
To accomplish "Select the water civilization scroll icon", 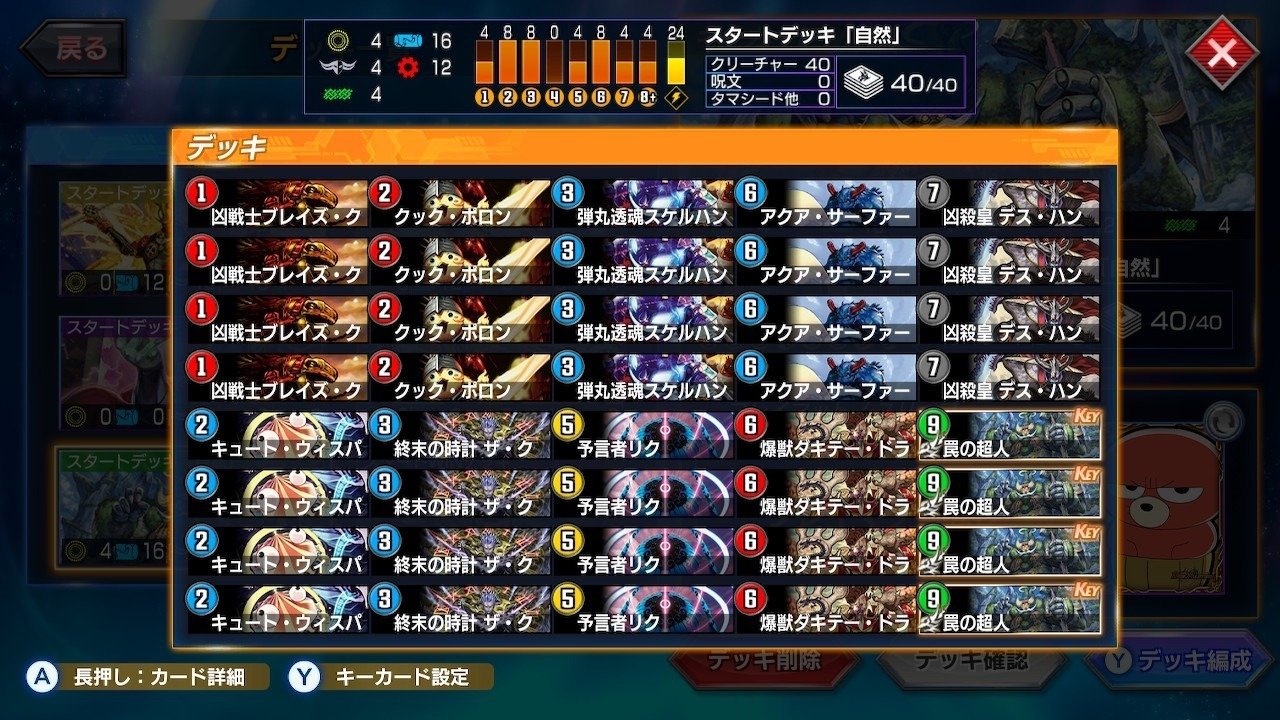I will [407, 39].
